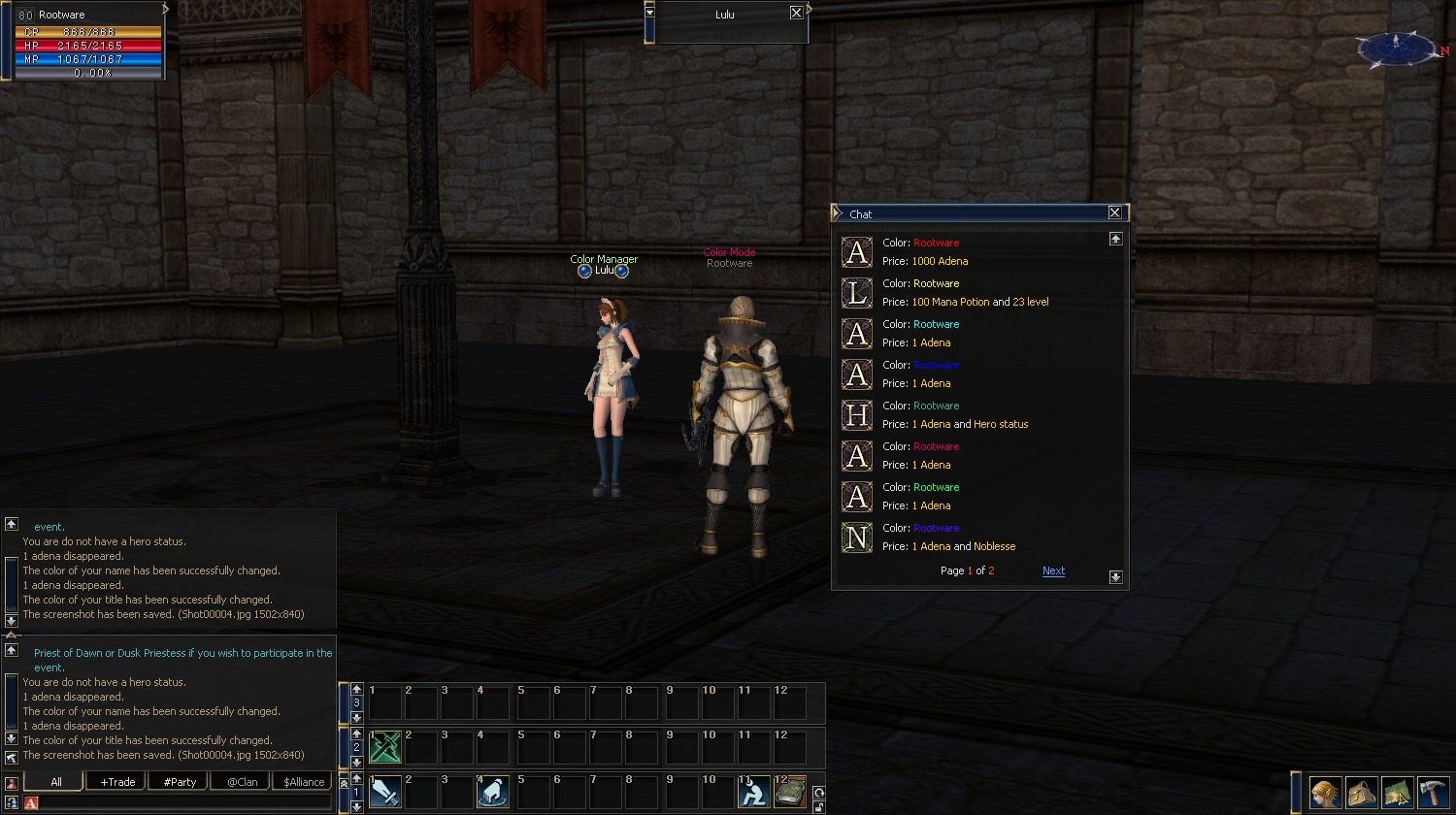Image resolution: width=1456 pixels, height=815 pixels.
Task: Toggle the sit/stand kneeling figure action
Action: click(x=753, y=793)
